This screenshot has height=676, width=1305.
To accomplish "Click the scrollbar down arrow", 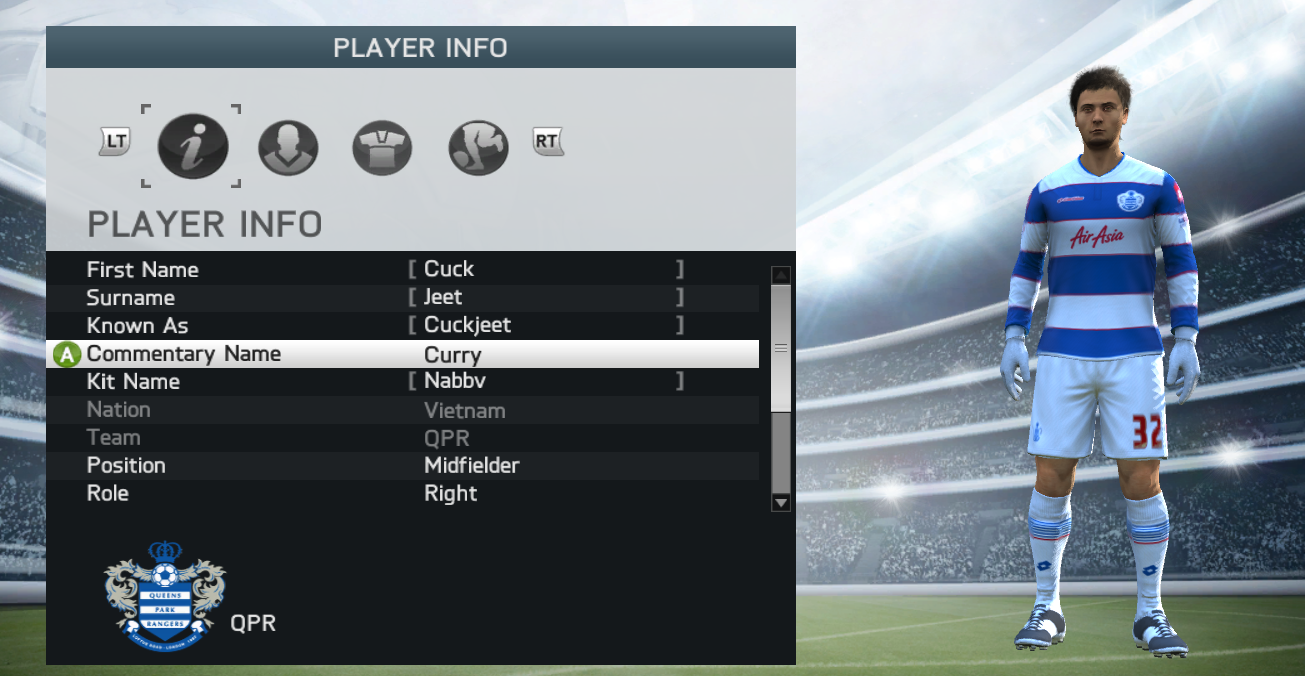I will [x=781, y=503].
